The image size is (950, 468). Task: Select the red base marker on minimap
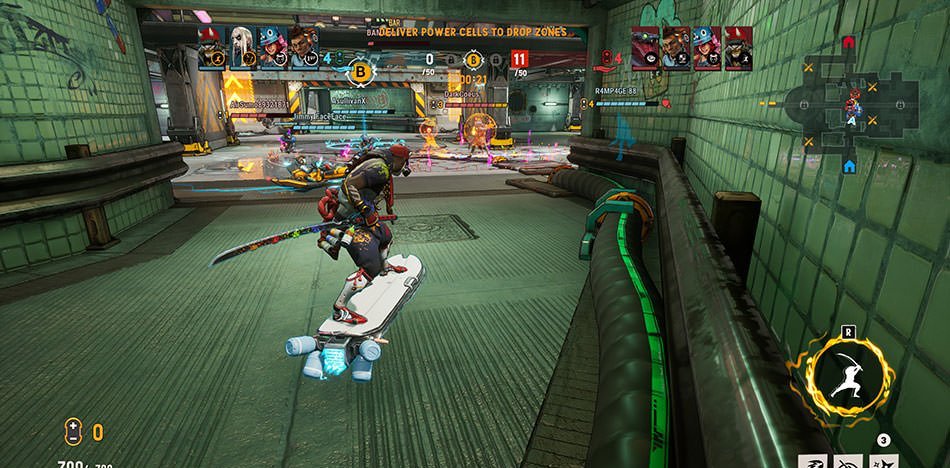tap(849, 43)
